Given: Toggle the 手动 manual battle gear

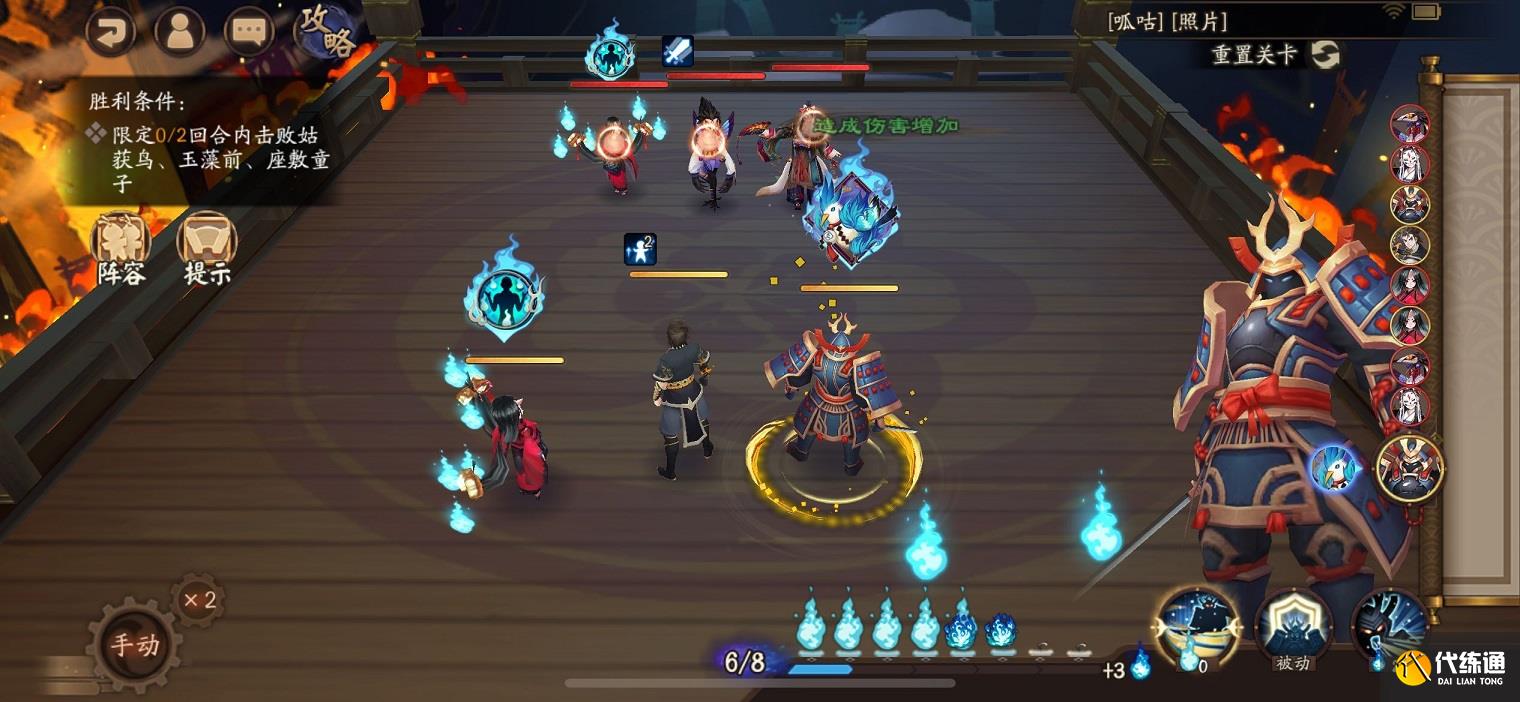Looking at the screenshot, I should pos(134,645).
